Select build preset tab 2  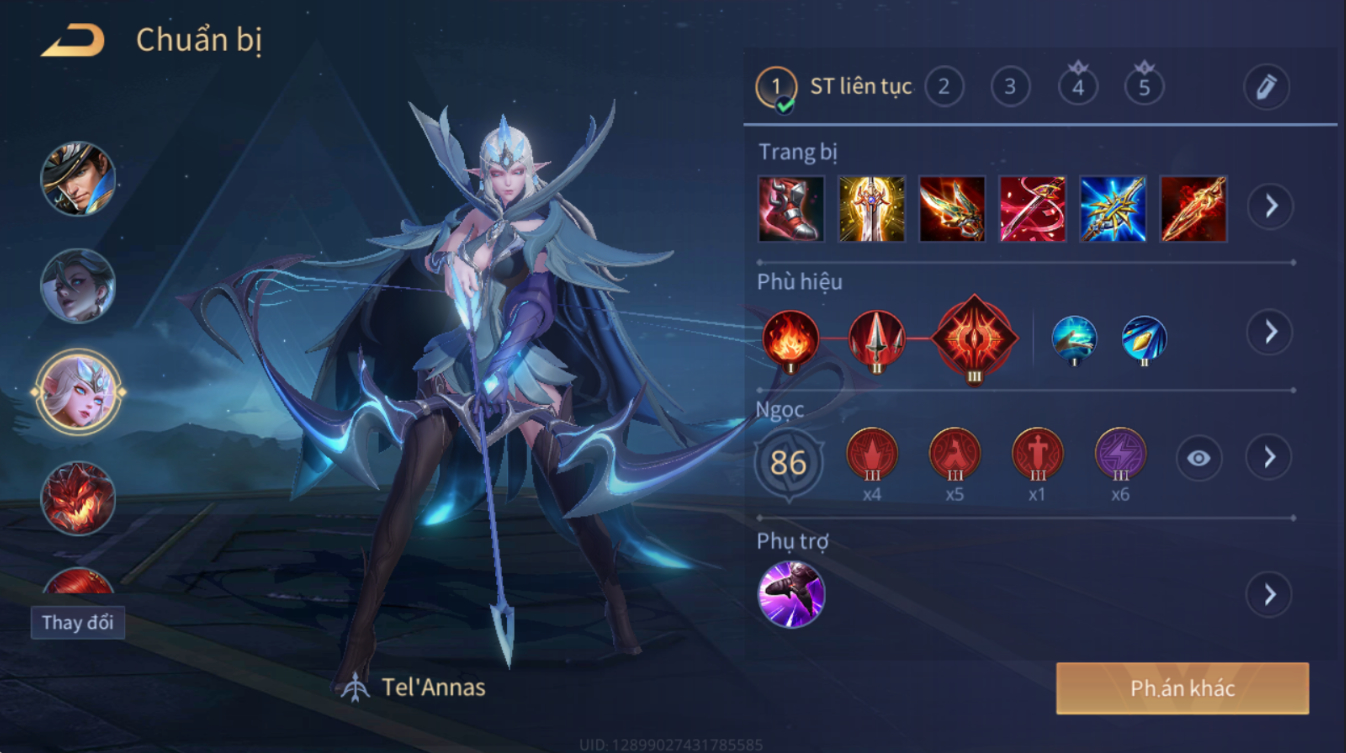tap(943, 87)
